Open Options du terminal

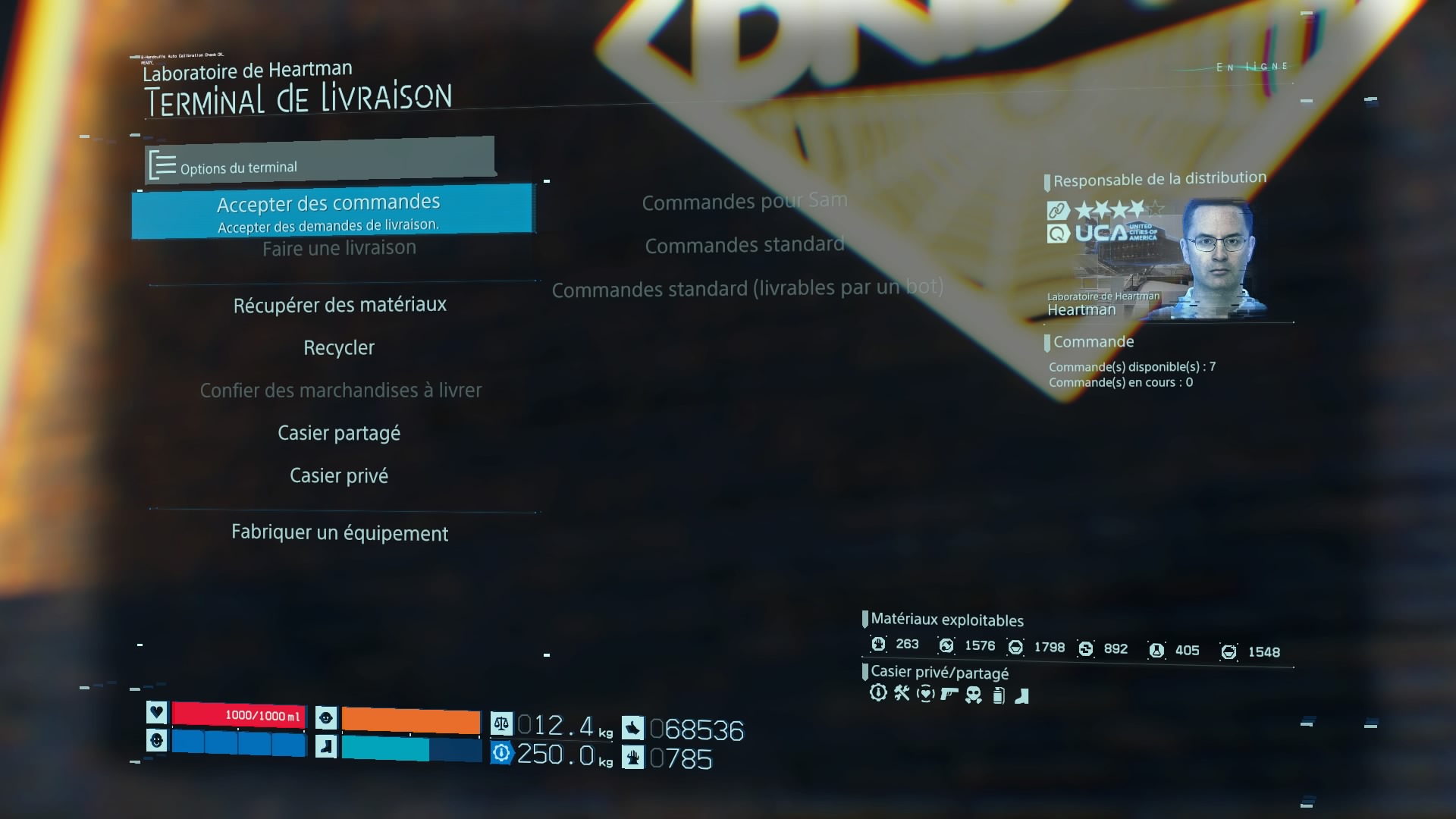[239, 167]
